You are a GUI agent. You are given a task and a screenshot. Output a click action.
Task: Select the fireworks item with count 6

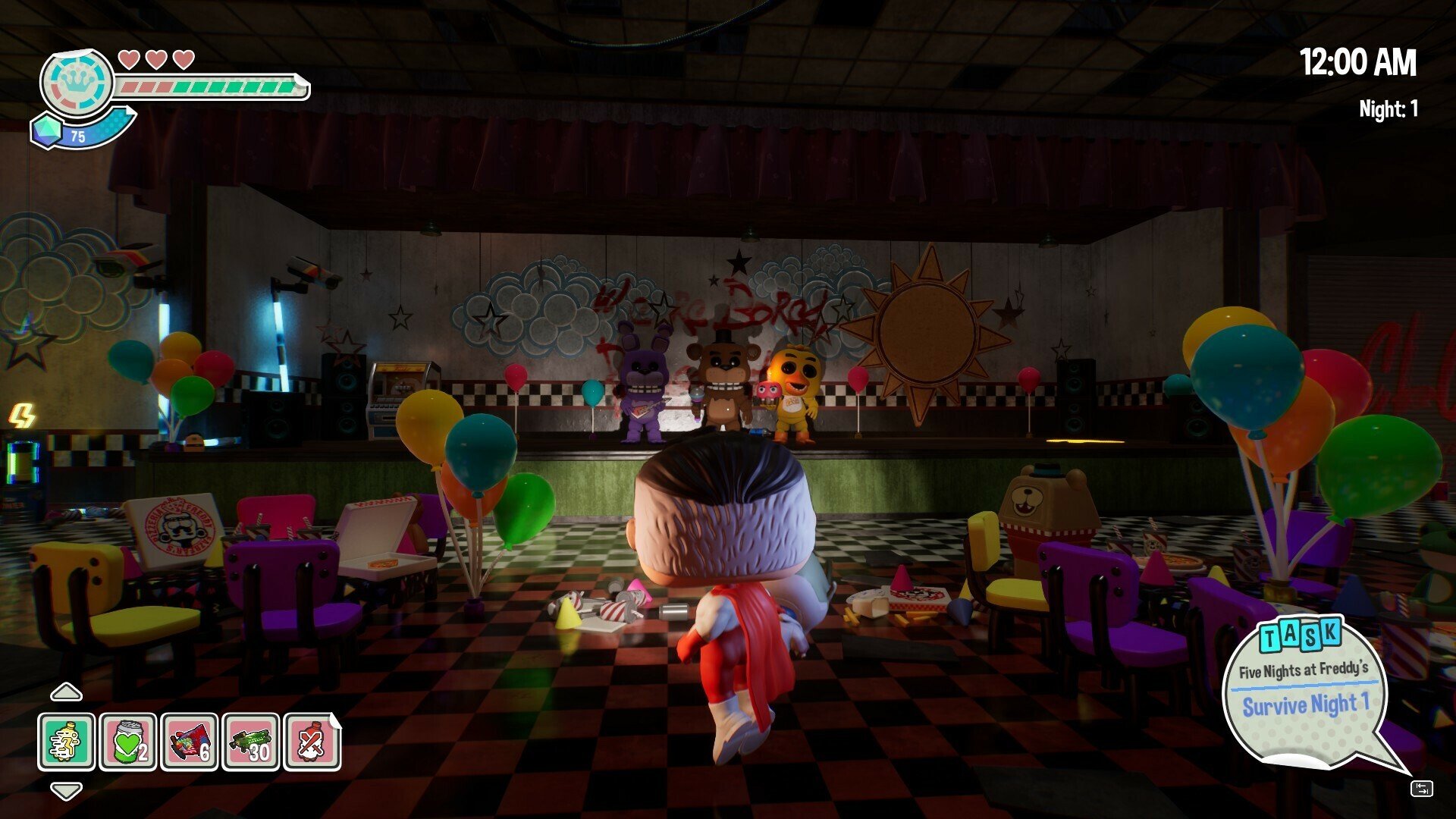point(190,742)
